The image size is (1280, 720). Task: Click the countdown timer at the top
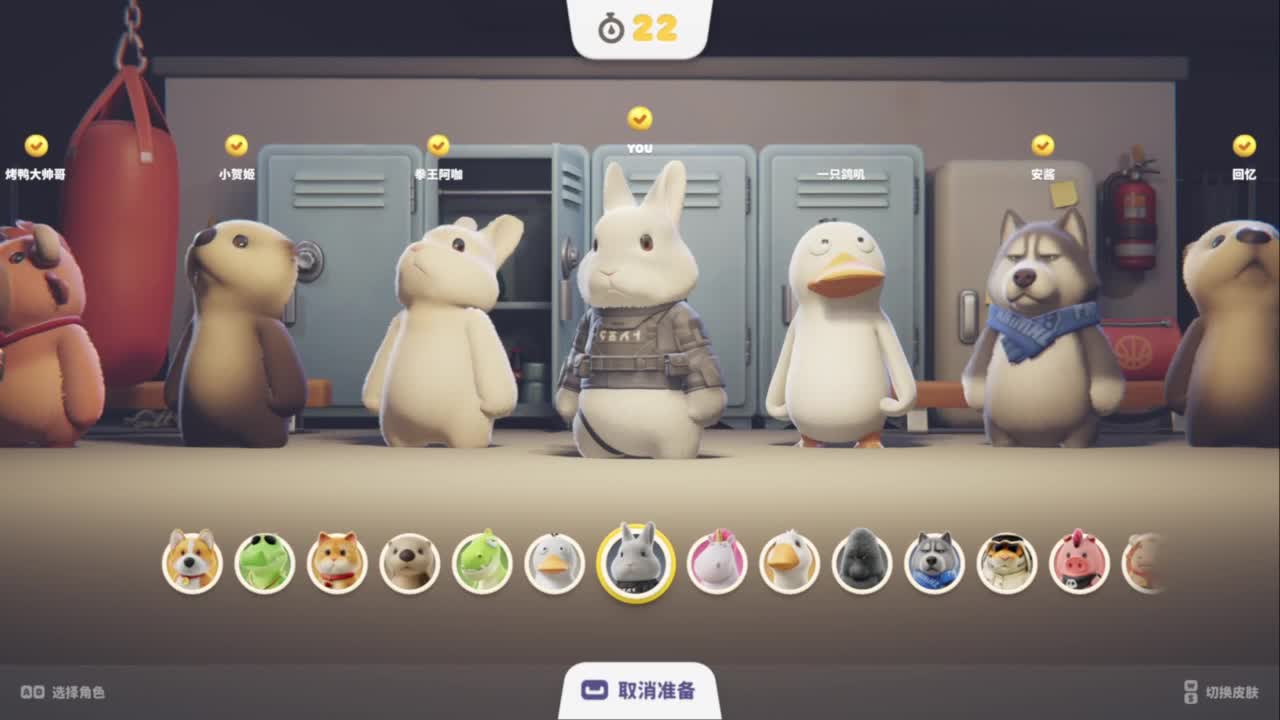[638, 29]
